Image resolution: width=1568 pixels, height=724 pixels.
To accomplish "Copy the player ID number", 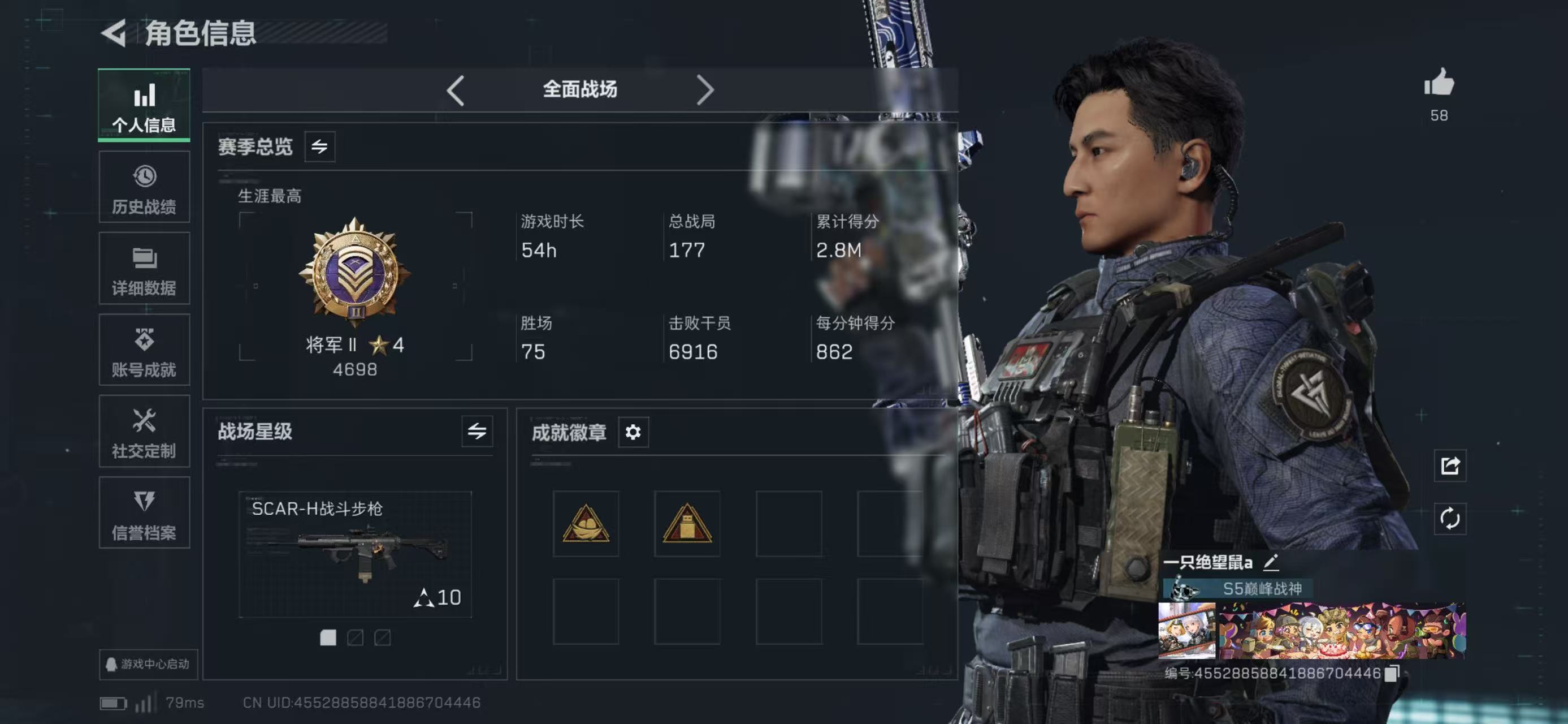I will (1393, 673).
